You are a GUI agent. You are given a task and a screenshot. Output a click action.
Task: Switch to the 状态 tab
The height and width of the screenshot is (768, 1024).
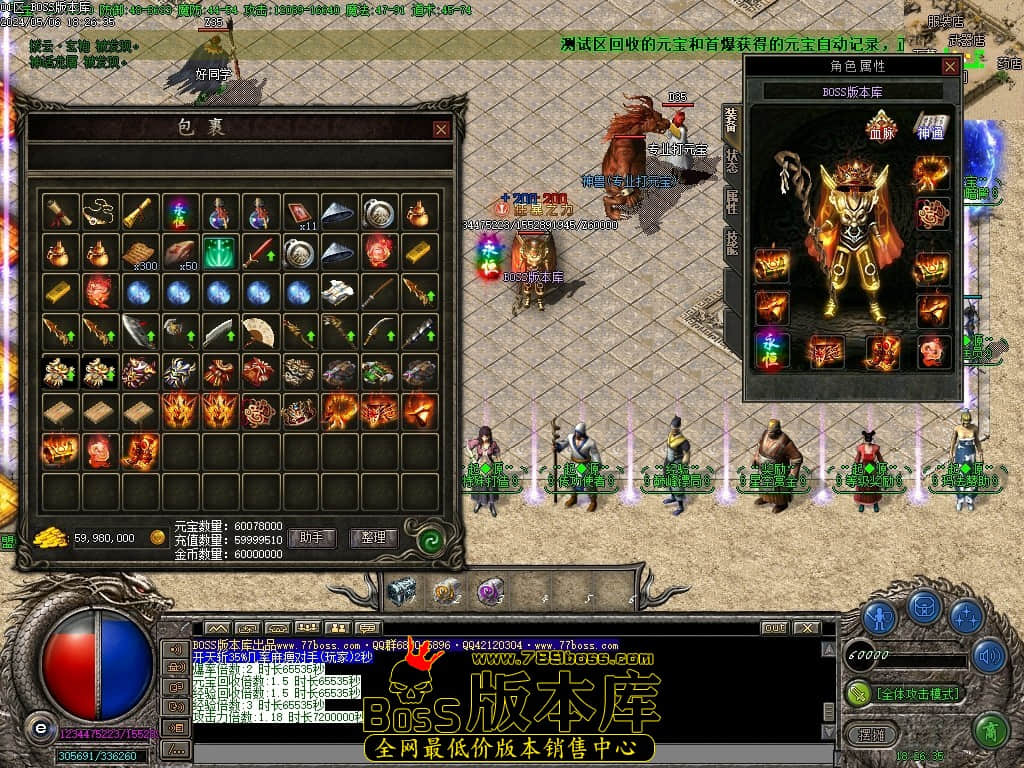[x=732, y=160]
